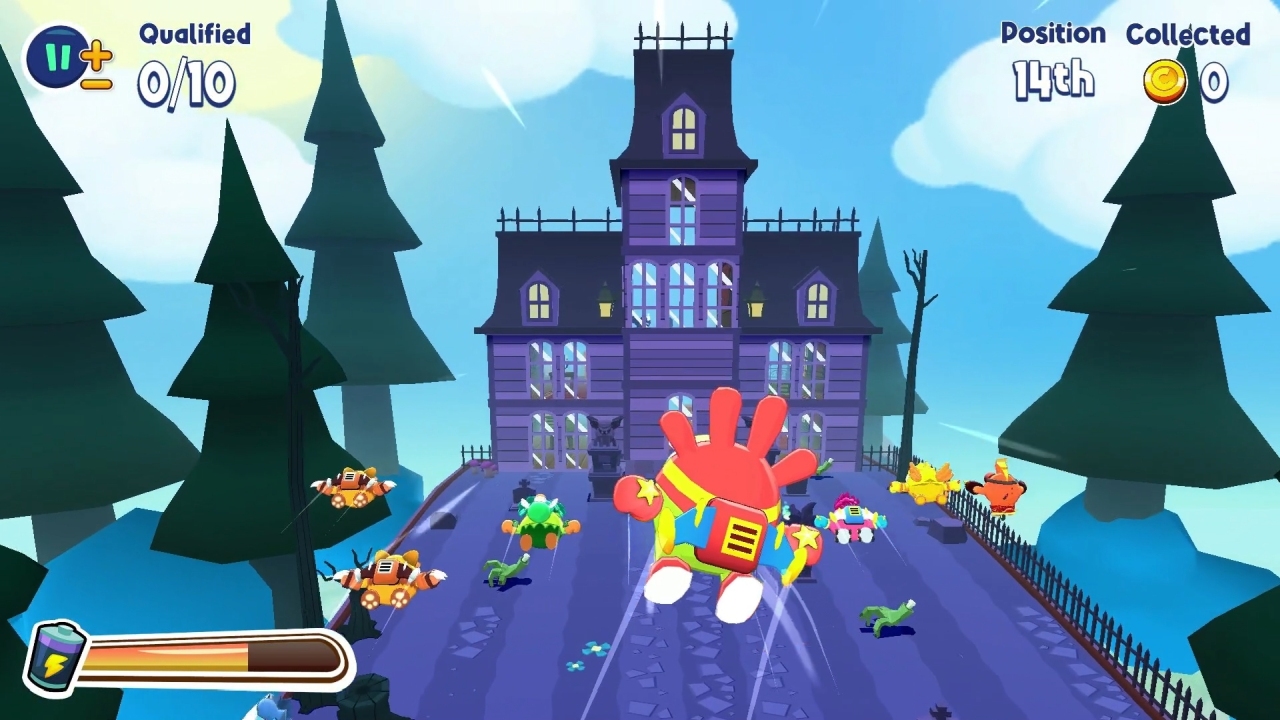The image size is (1280, 720).
Task: Click the 0/10 qualified count
Action: click(190, 83)
